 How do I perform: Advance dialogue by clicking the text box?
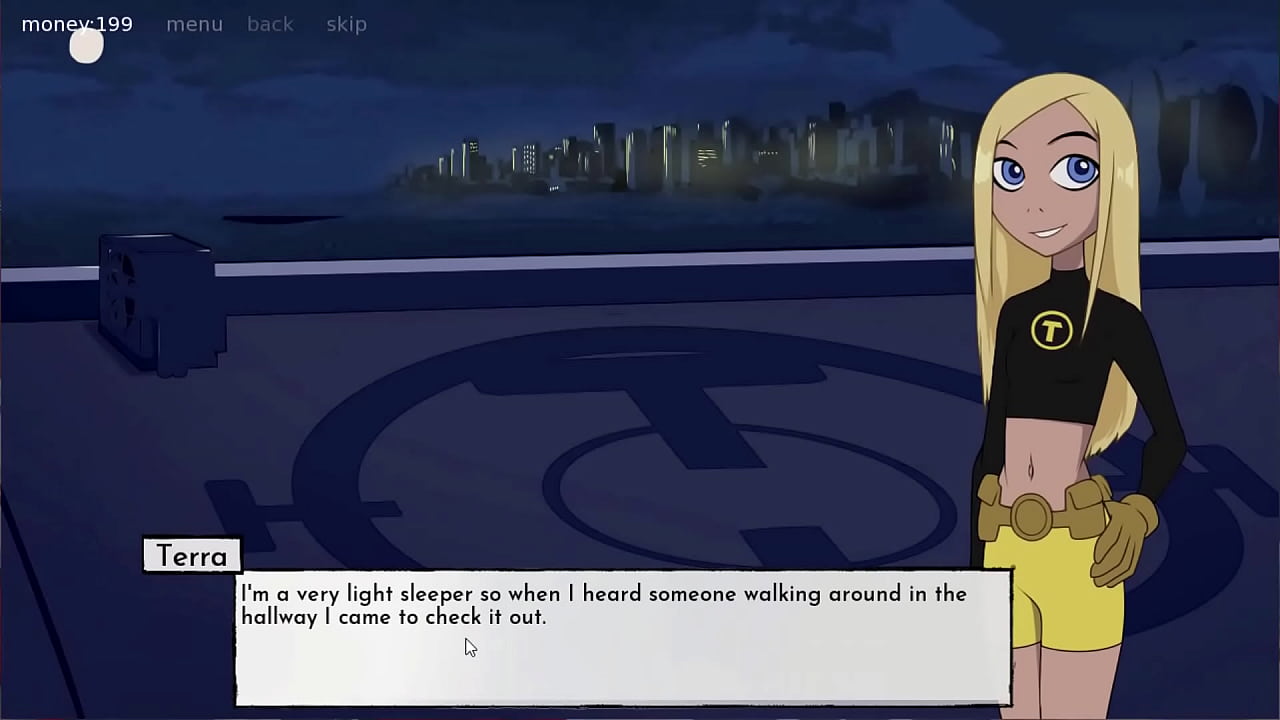click(620, 640)
